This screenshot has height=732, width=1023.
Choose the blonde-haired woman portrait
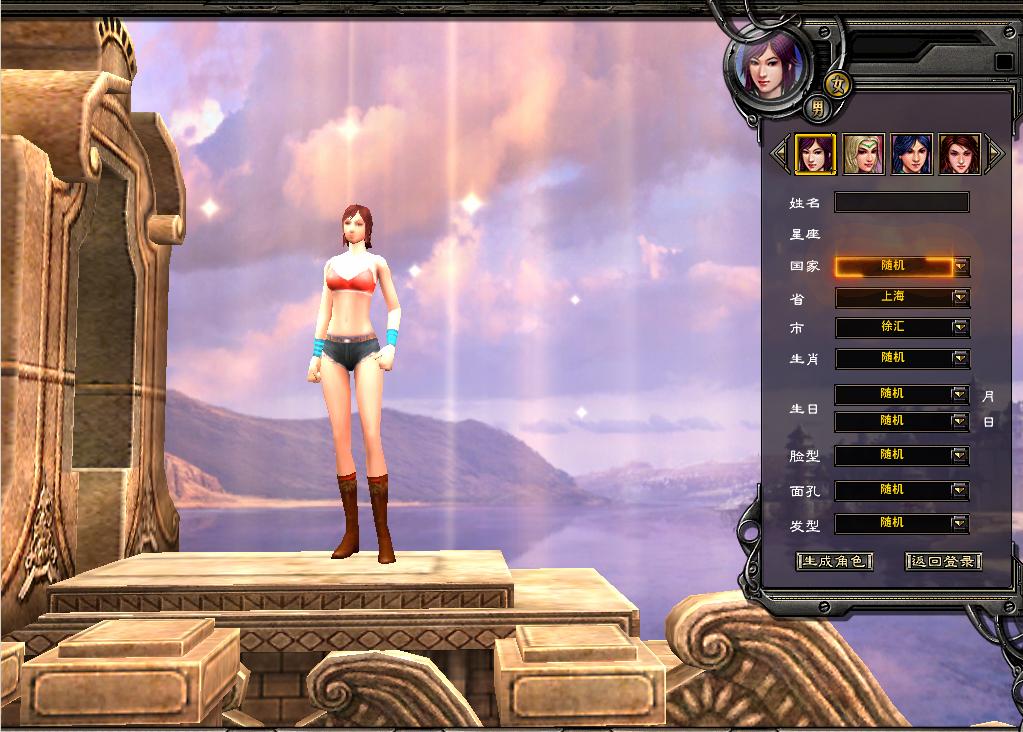click(863, 154)
